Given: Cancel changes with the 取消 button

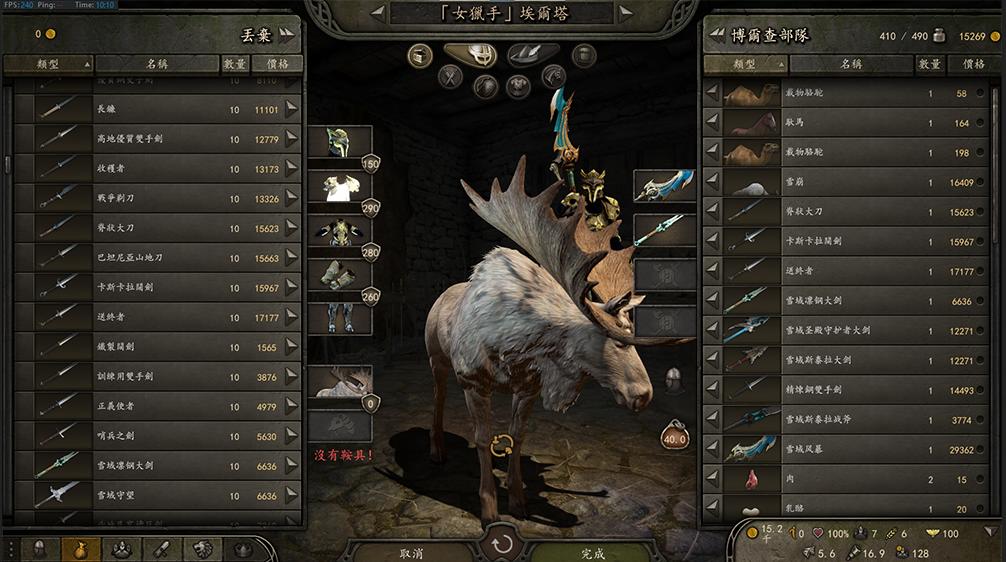Looking at the screenshot, I should coord(411,552).
